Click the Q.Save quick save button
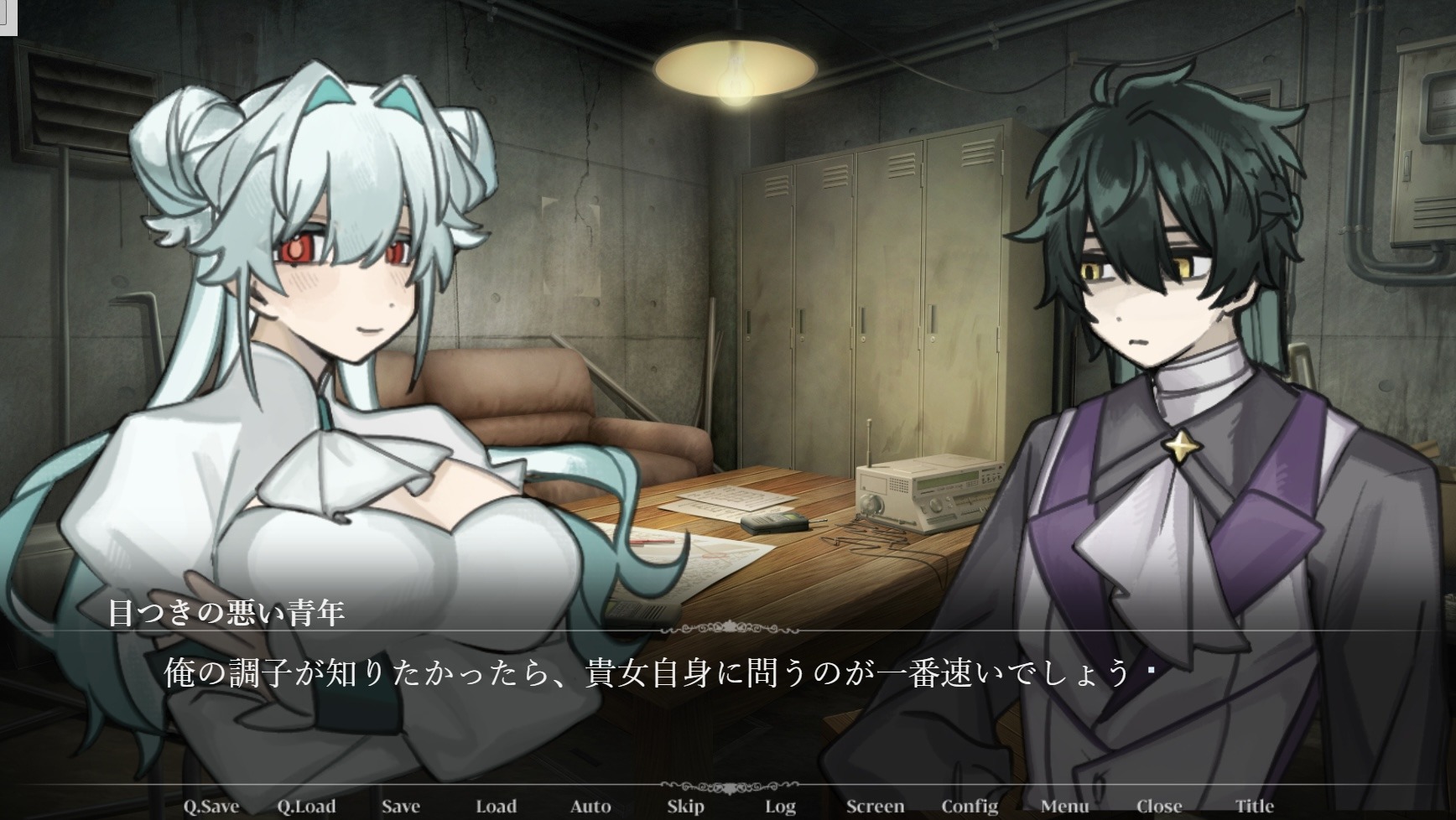The width and height of the screenshot is (1456, 820). 211,807
